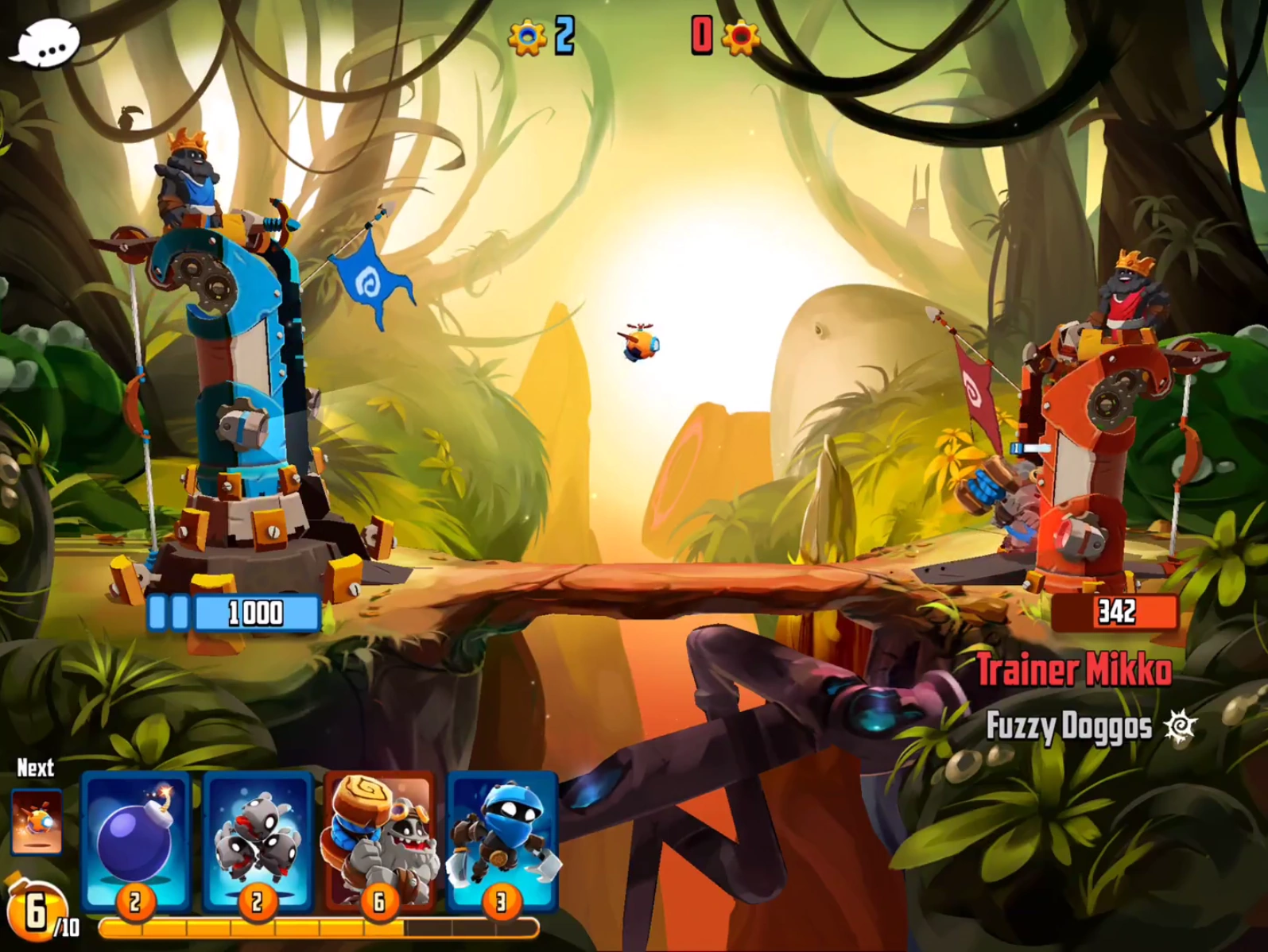This screenshot has height=952, width=1268.
Task: Tap the blue gear score icon
Action: tap(526, 37)
